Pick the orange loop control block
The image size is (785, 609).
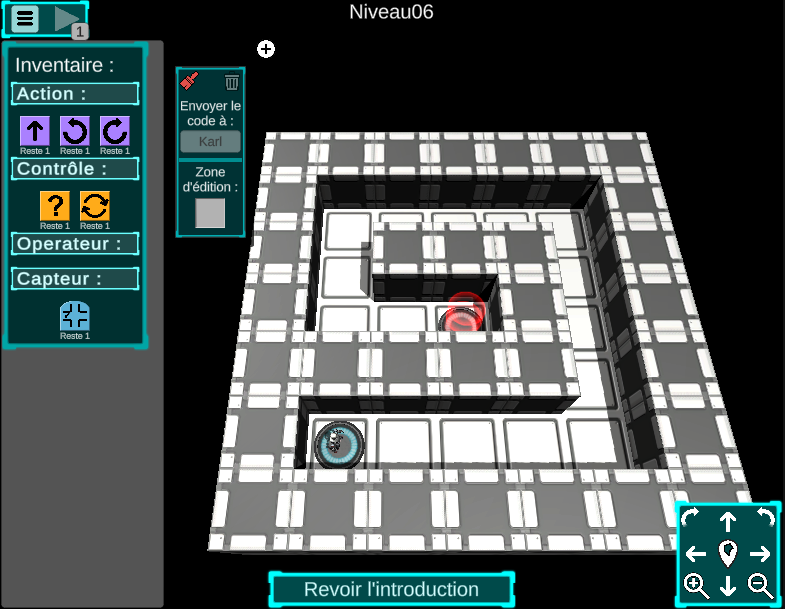point(95,206)
